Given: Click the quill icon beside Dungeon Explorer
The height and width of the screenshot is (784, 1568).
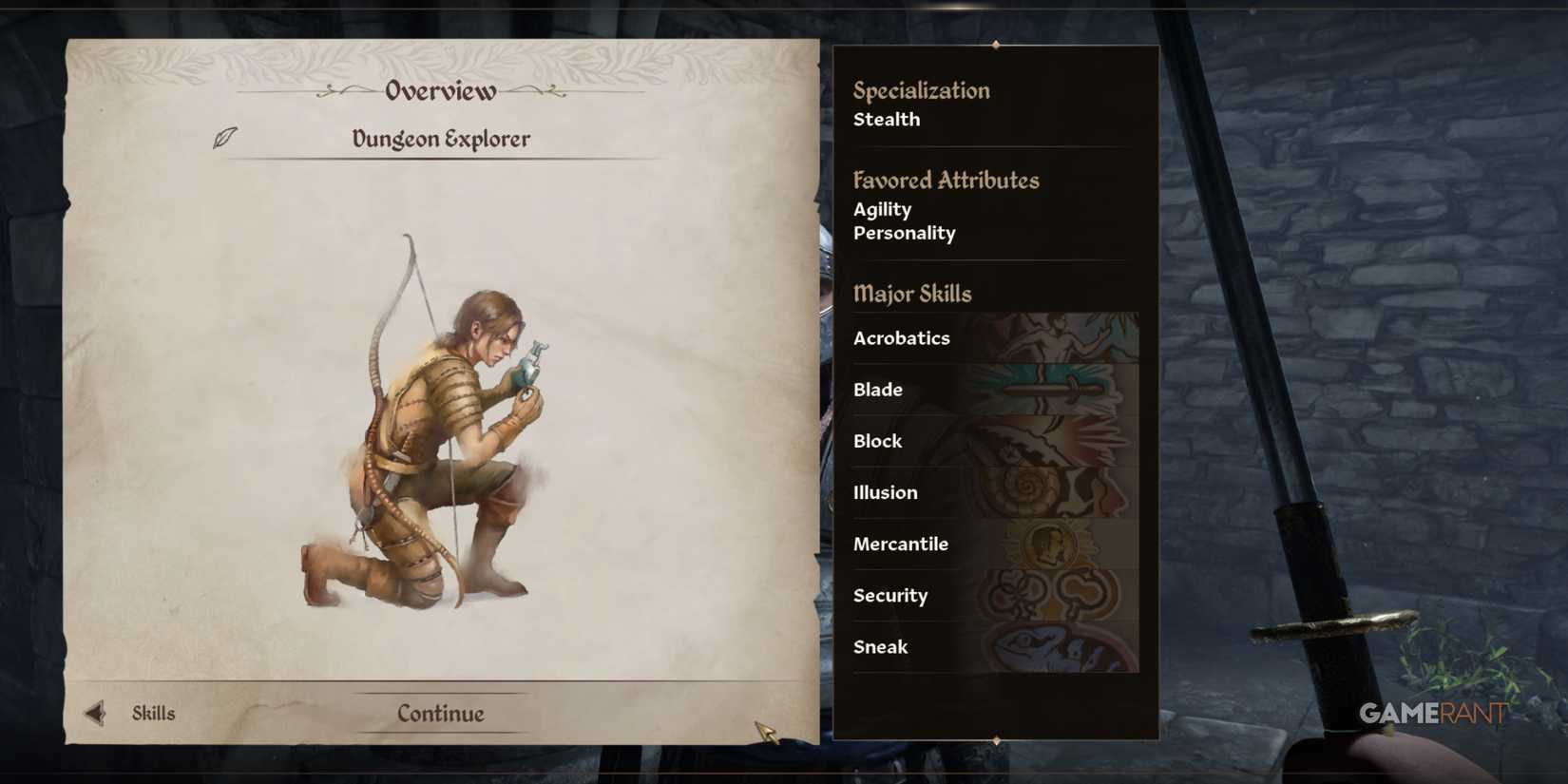Looking at the screenshot, I should pyautogui.click(x=223, y=139).
